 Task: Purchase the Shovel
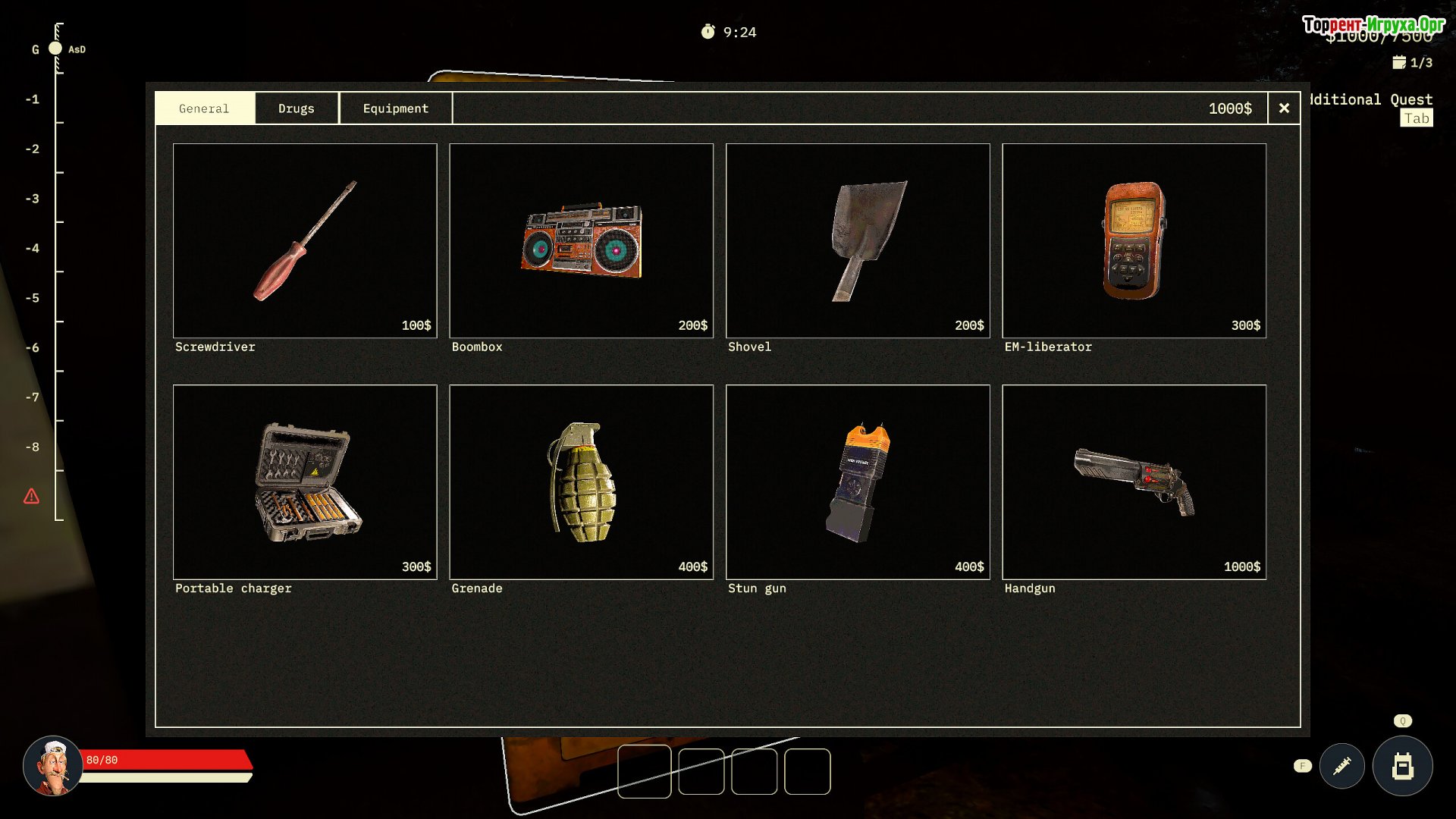tap(858, 240)
